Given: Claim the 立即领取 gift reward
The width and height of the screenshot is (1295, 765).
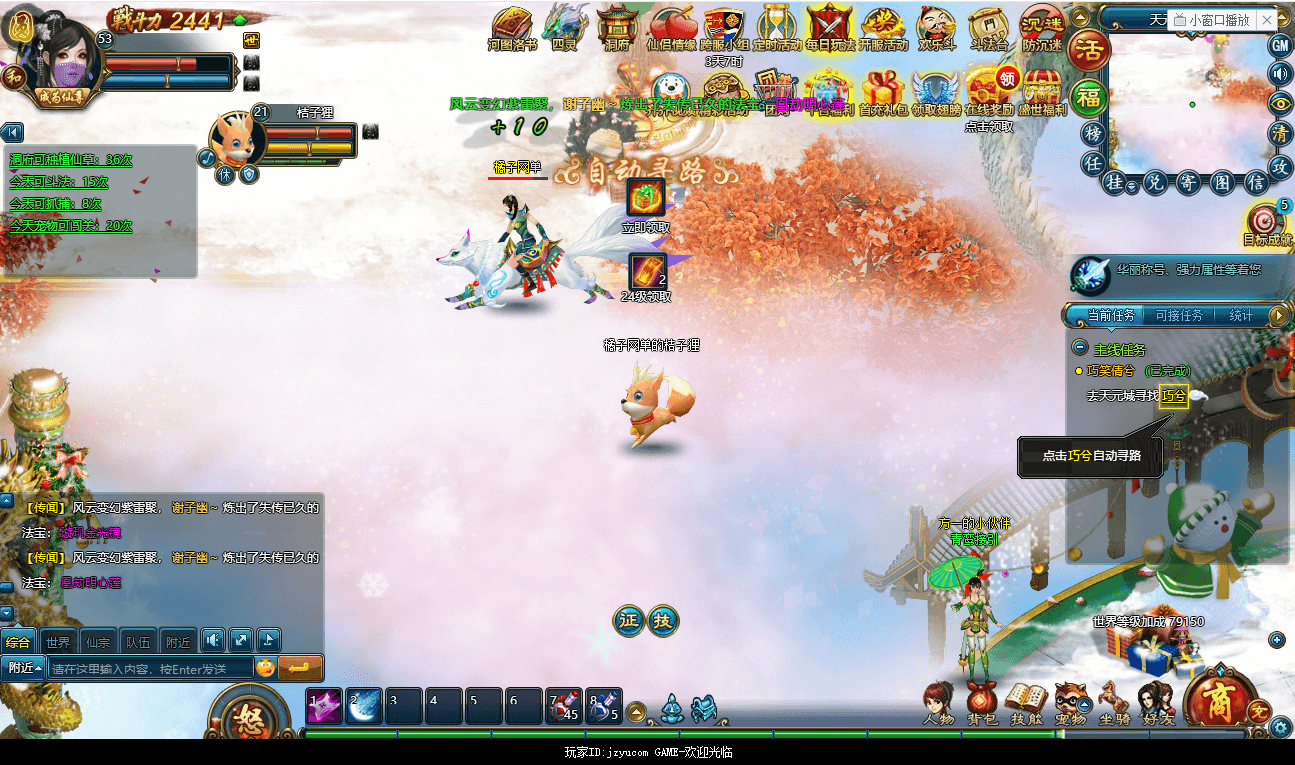Looking at the screenshot, I should pyautogui.click(x=646, y=197).
